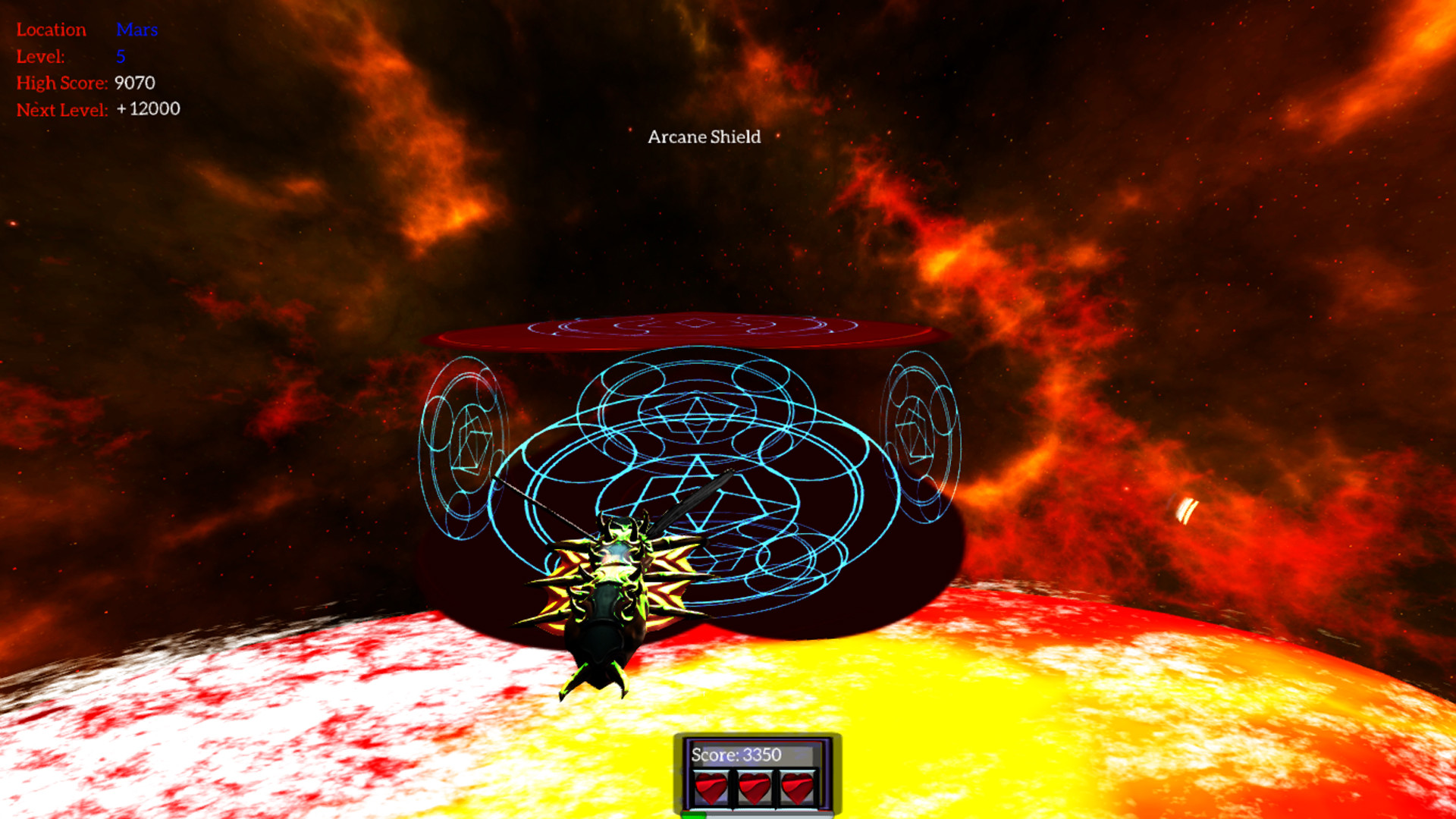Select the Next Level +12000 entry
This screenshot has height=819, width=1456.
click(x=148, y=108)
